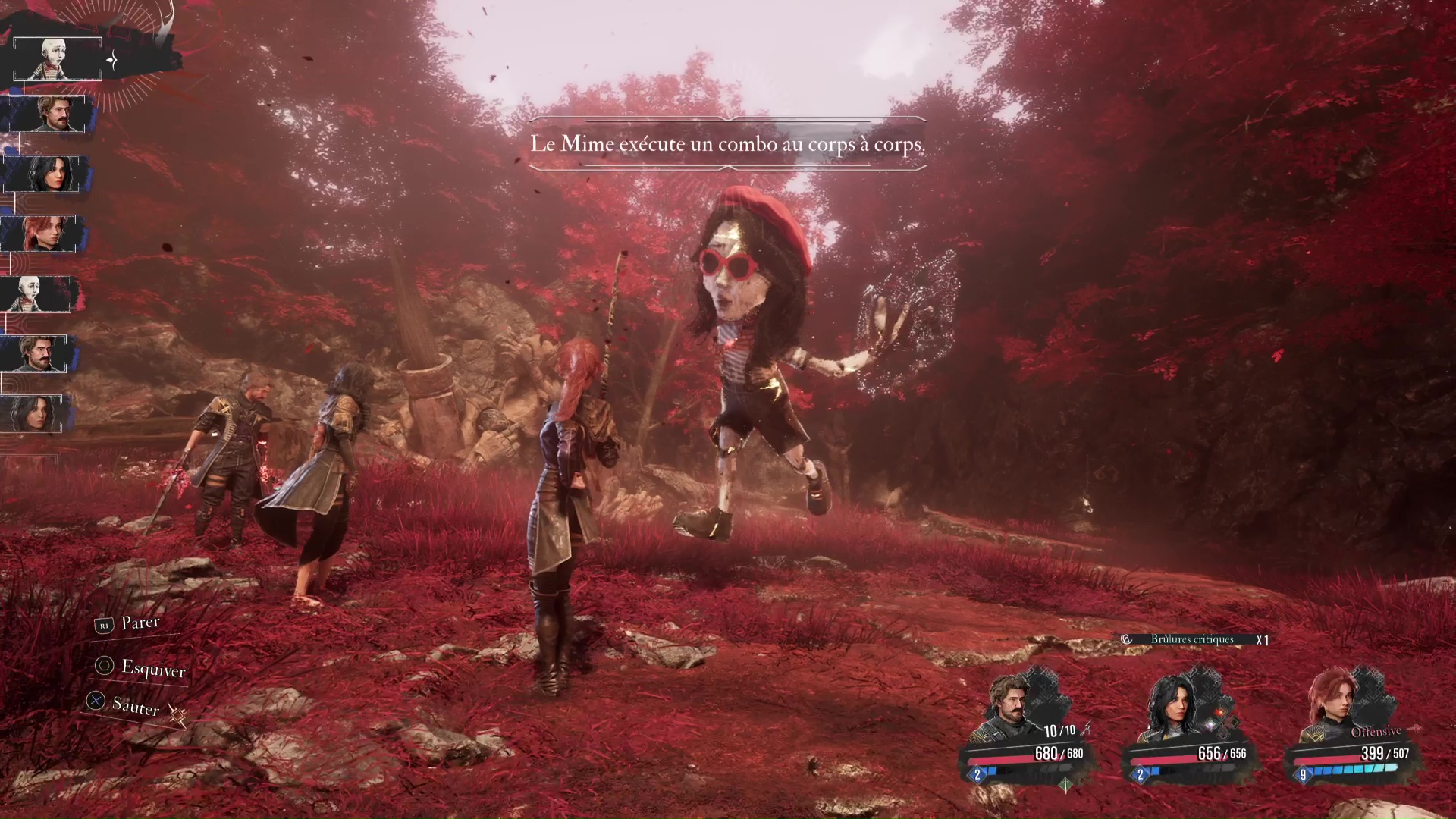
Task: Choose the Parer action label
Action: [140, 623]
